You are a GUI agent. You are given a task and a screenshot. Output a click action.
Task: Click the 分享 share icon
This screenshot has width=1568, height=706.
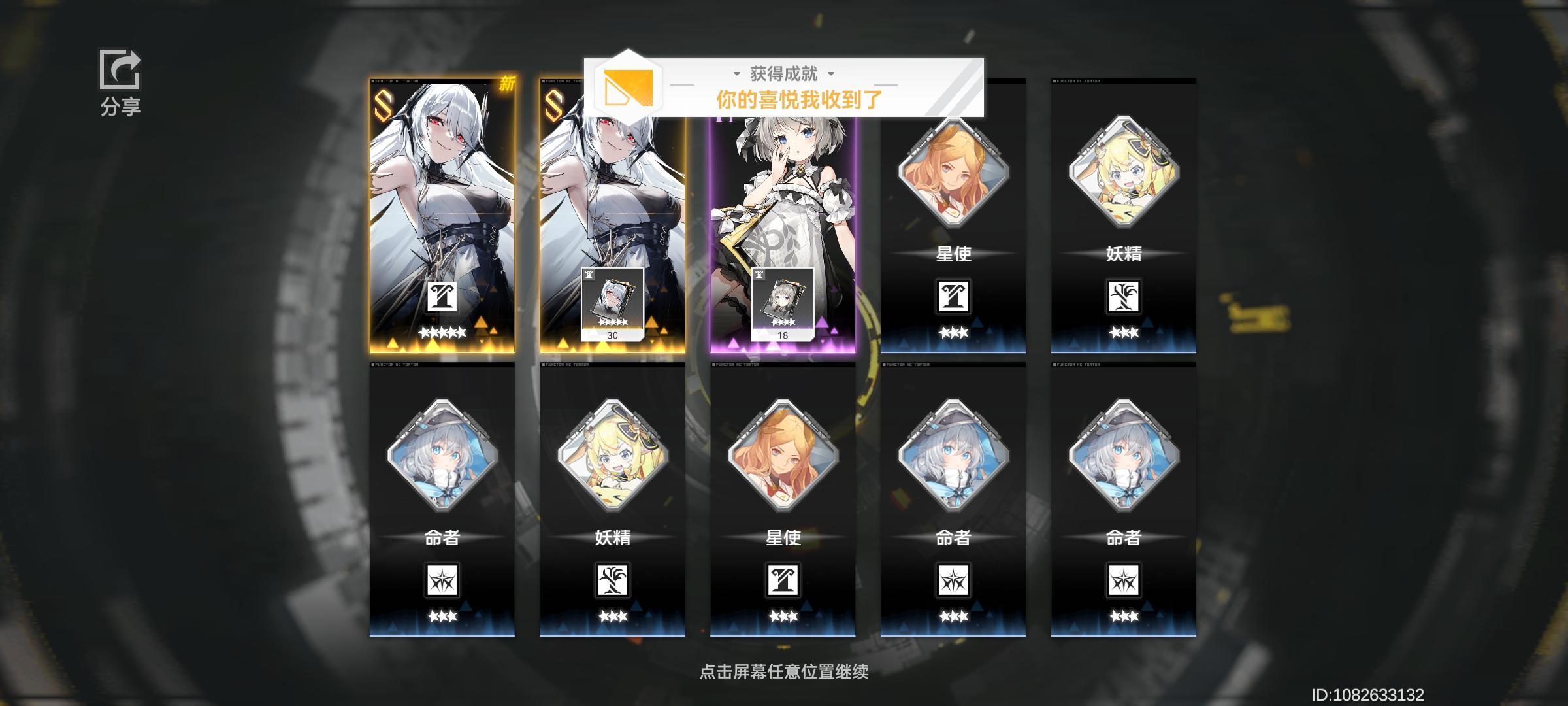pyautogui.click(x=120, y=70)
